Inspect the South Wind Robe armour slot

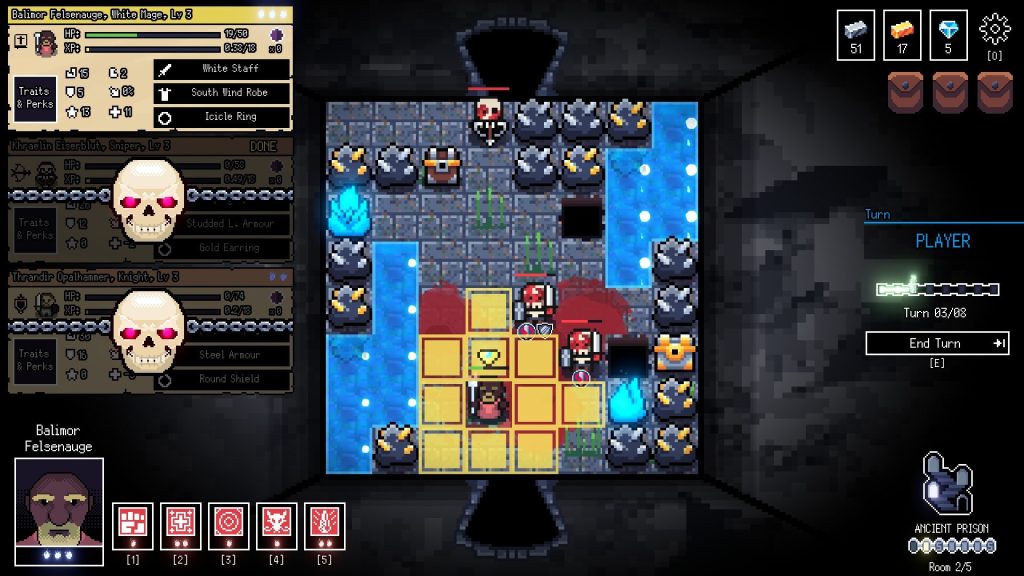pyautogui.click(x=222, y=93)
